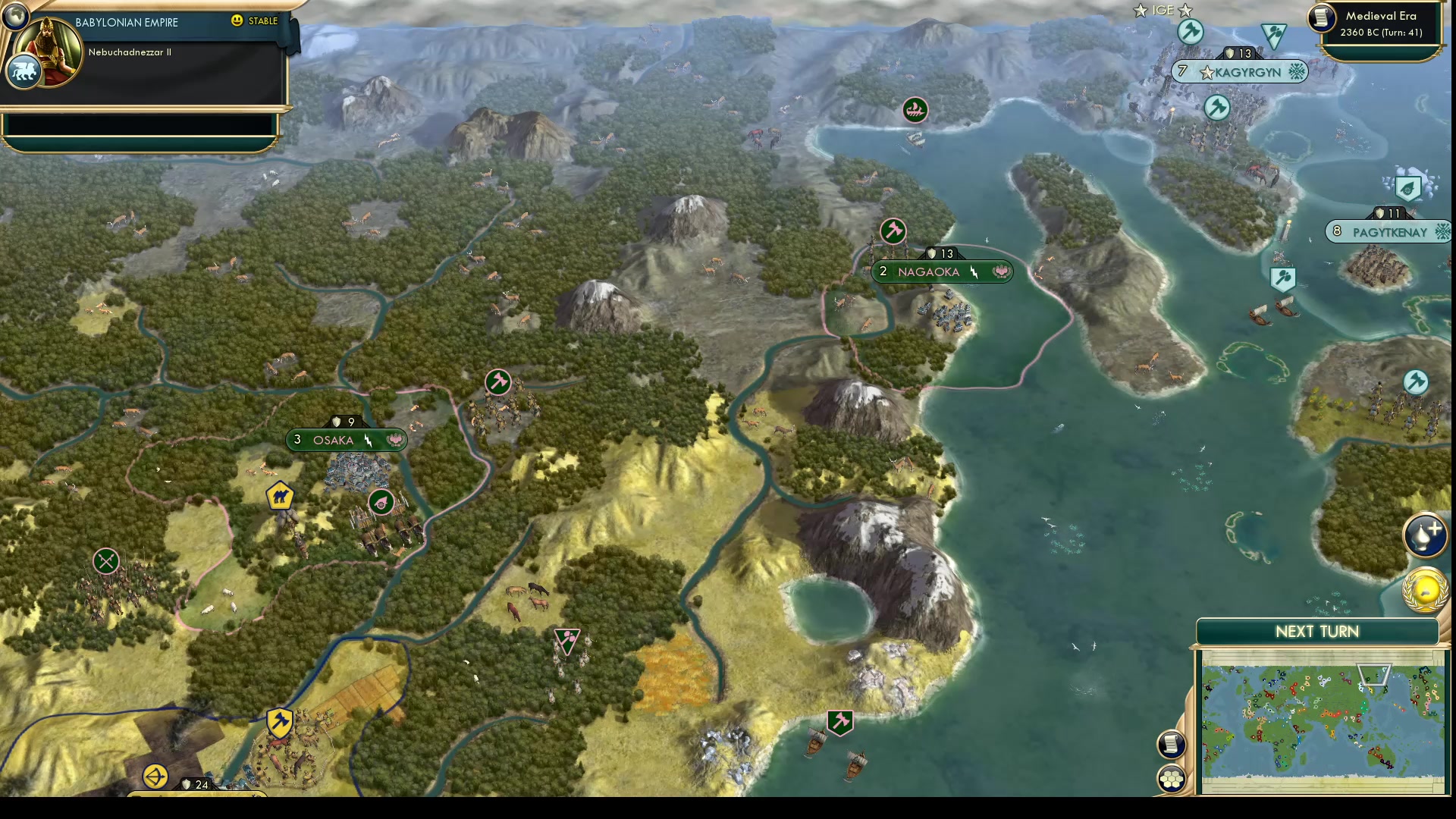Viewport: 1456px width, 819px height.
Task: Open the social policies scroll icon
Action: point(1171,744)
